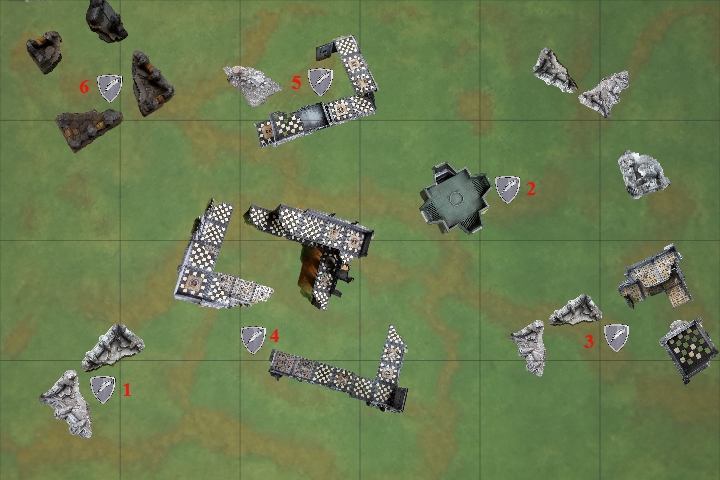Viewport: 720px width, 480px height.
Task: Pick objective shield marker 5
Action: coord(320,82)
